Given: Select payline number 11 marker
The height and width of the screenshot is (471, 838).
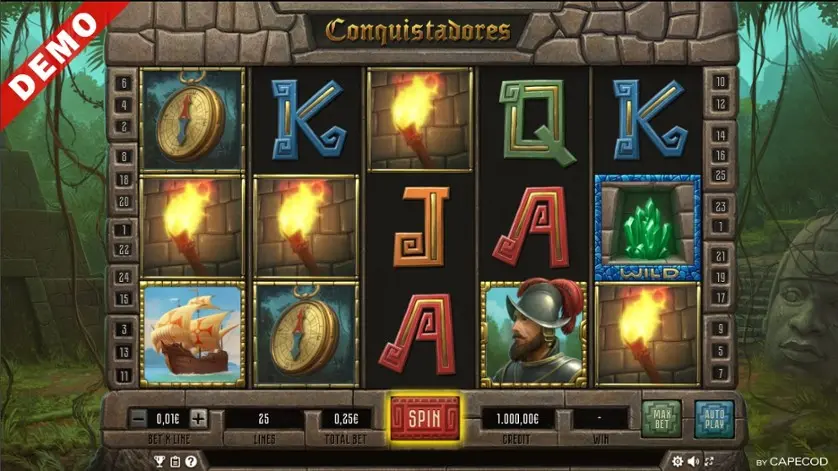Looking at the screenshot, I should click(125, 374).
